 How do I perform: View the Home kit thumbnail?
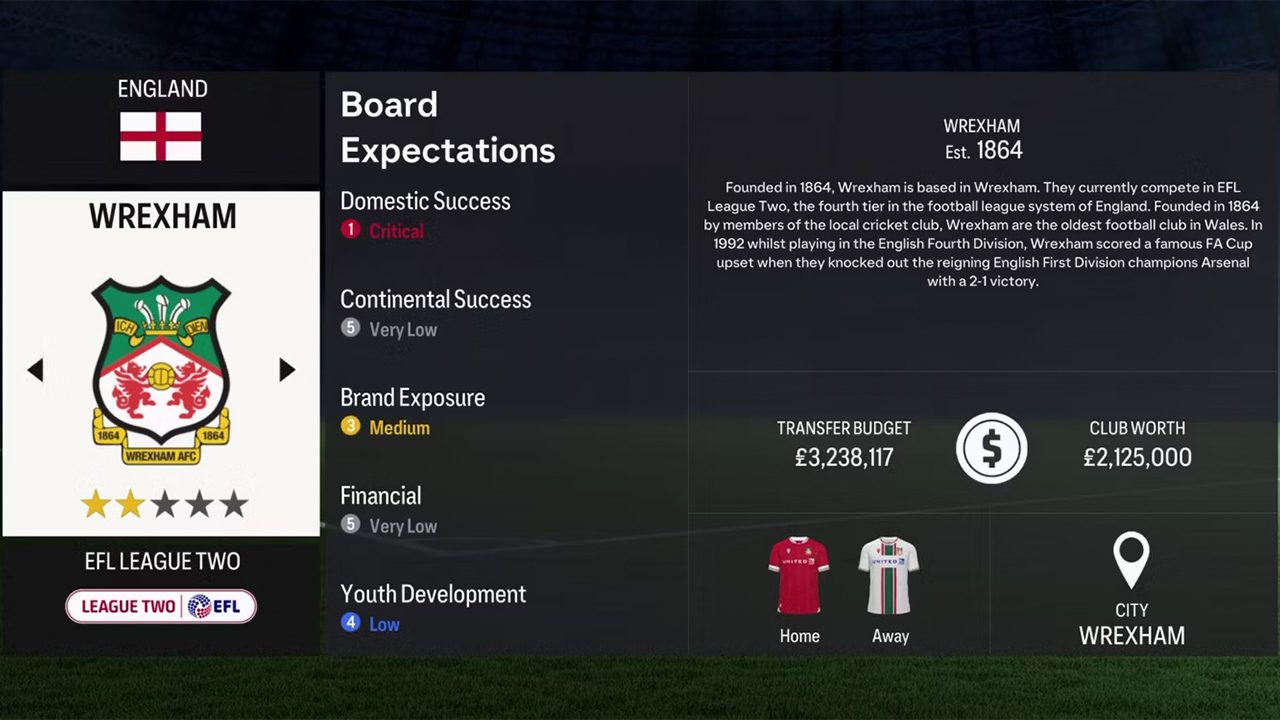[798, 575]
